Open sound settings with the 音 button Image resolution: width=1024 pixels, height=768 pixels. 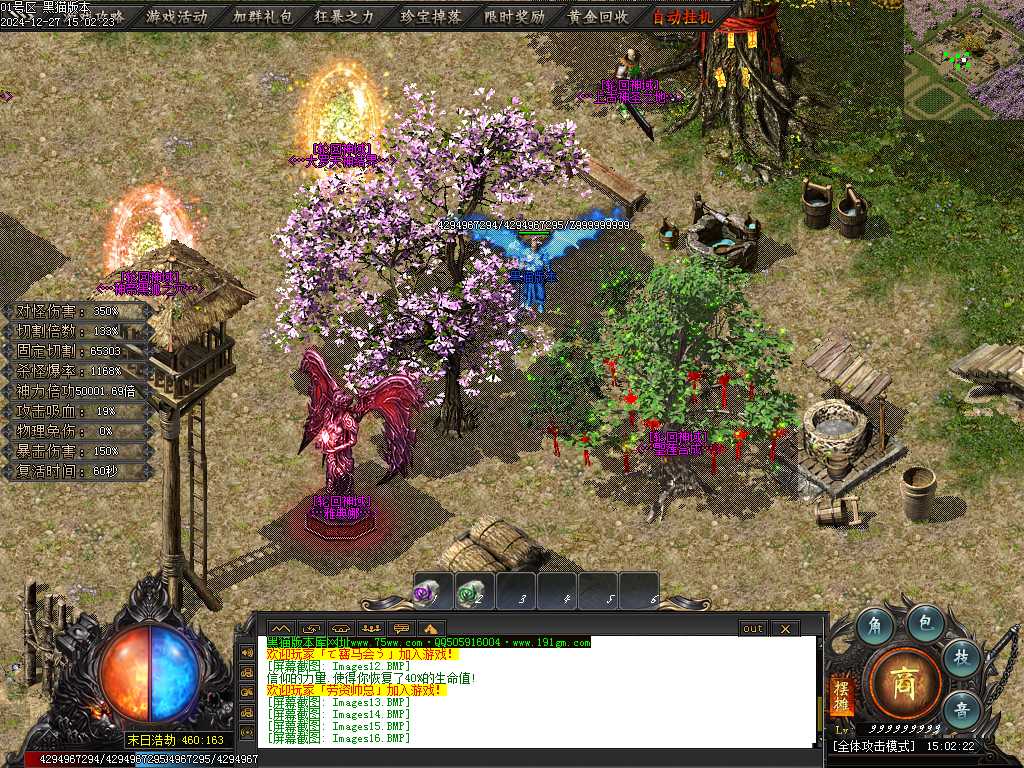pyautogui.click(x=961, y=709)
